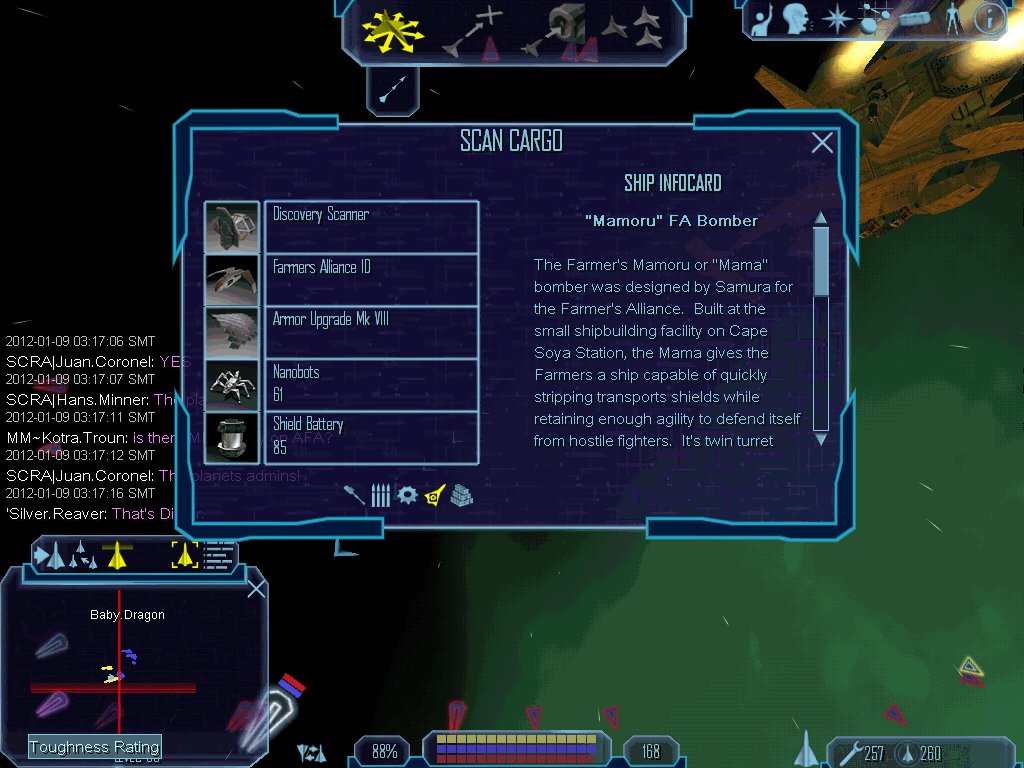Activate the Join Formation maneuver icon
This screenshot has width=1024, height=768.
tap(634, 30)
